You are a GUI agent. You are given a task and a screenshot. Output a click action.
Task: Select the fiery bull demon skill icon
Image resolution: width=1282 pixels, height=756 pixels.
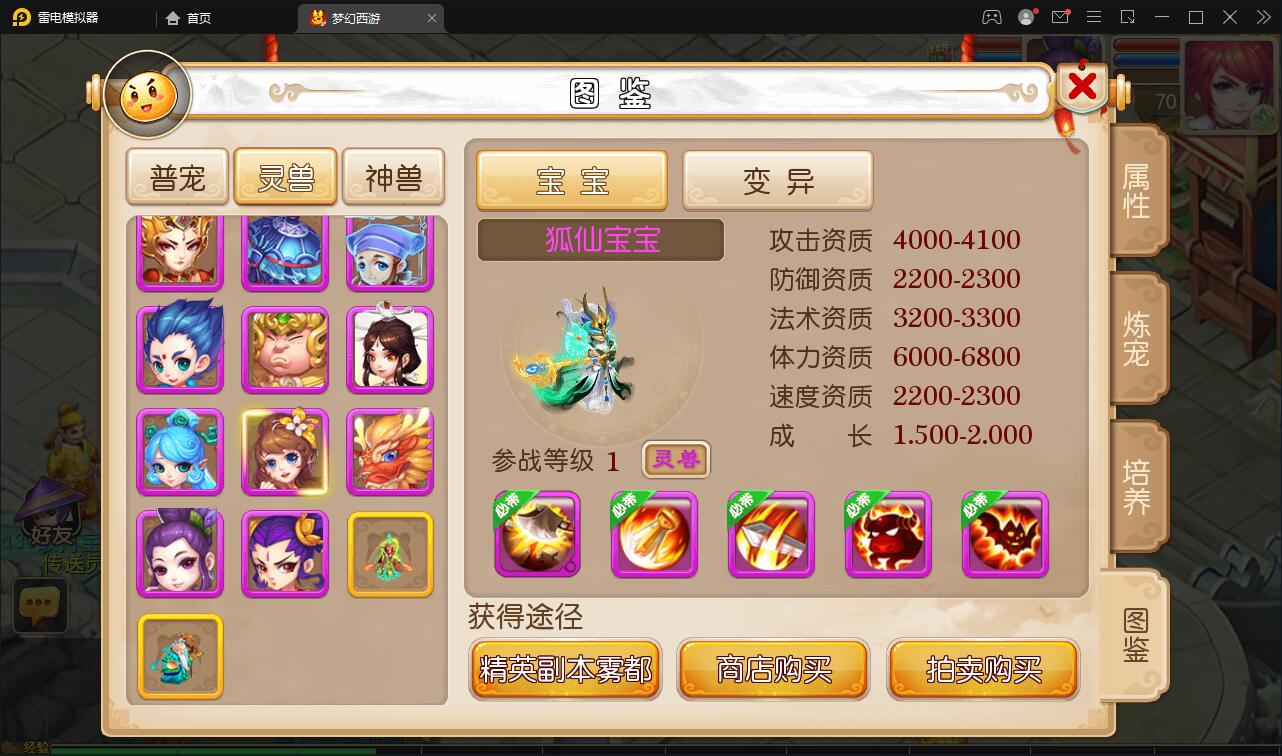click(888, 536)
